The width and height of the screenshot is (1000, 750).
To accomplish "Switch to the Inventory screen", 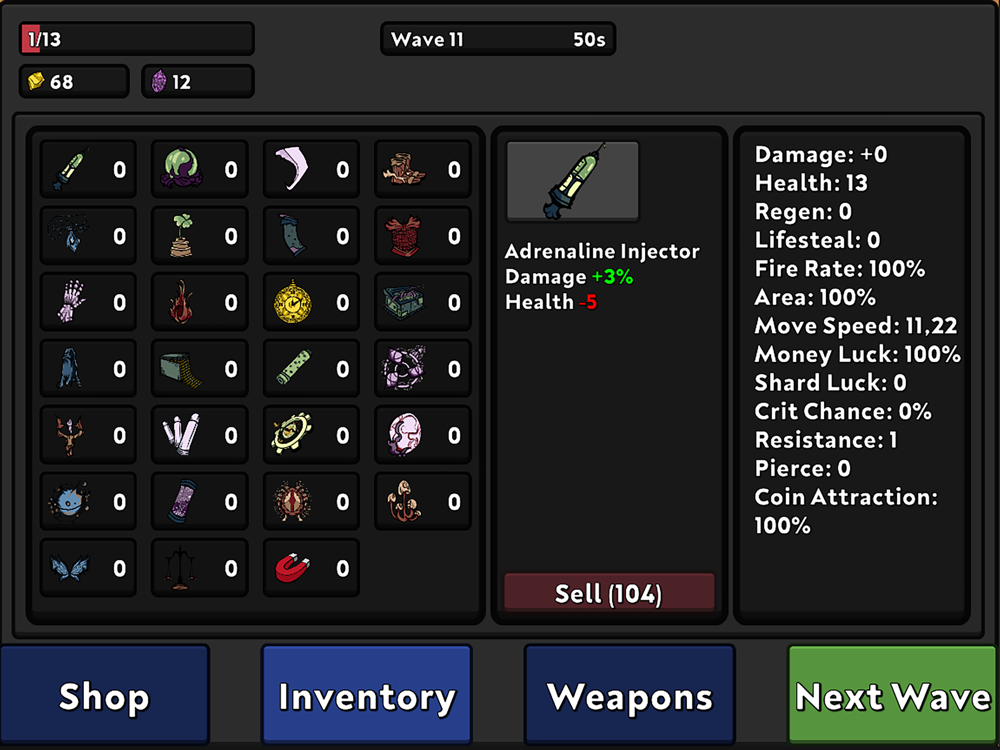I will 366,696.
